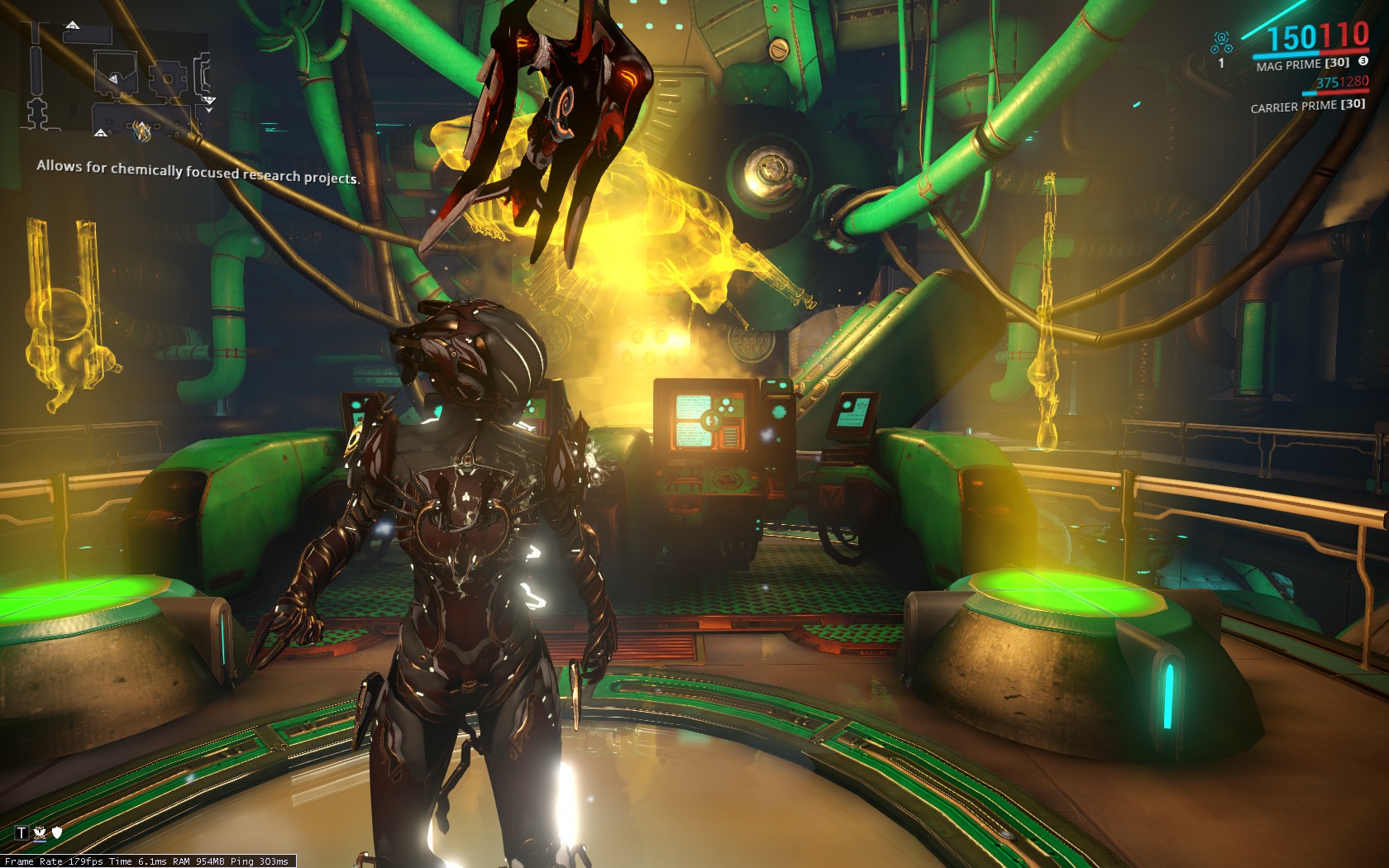This screenshot has height=868, width=1389.
Task: Click the shield buff icon bottom left
Action: [x=57, y=832]
